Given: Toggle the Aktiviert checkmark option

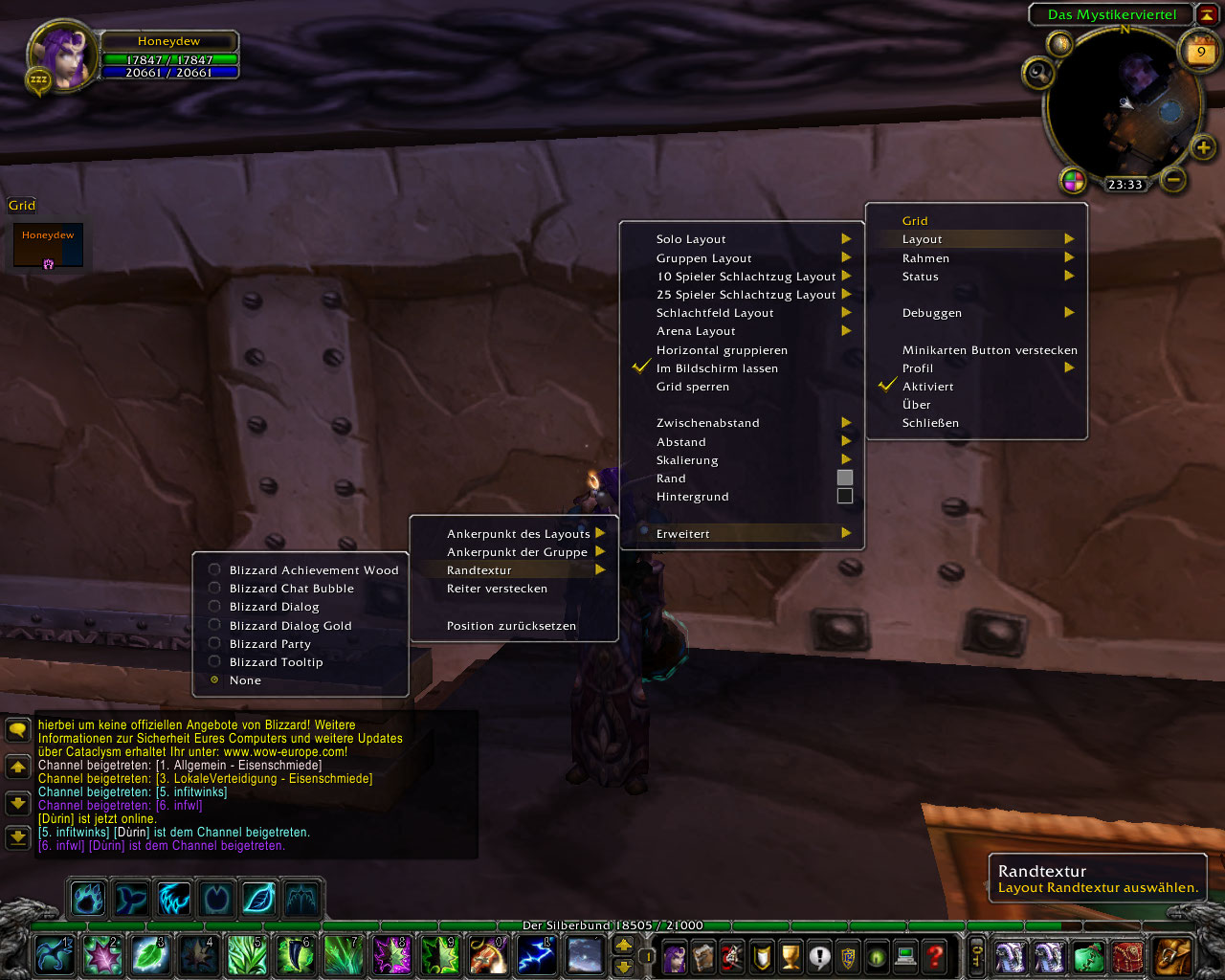Looking at the screenshot, I should (x=927, y=387).
